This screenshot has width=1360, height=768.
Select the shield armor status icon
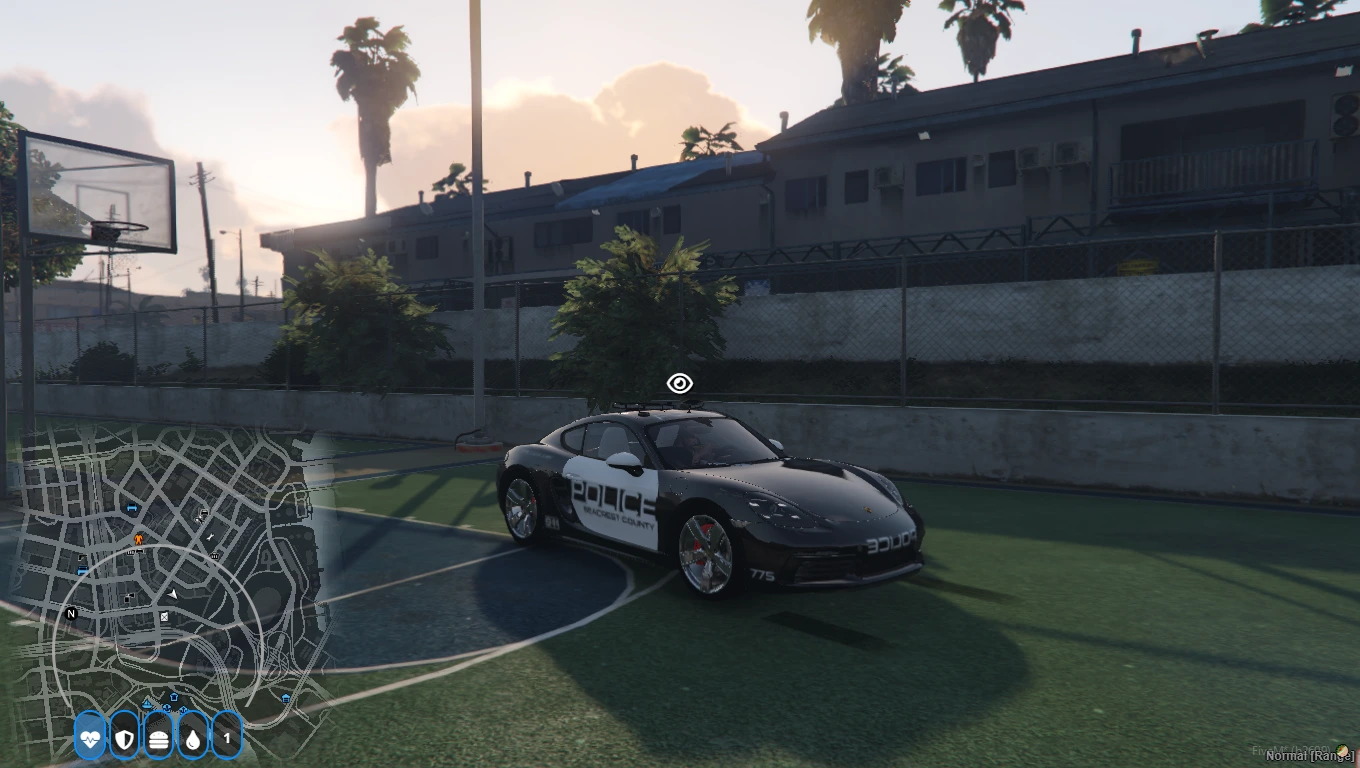124,739
